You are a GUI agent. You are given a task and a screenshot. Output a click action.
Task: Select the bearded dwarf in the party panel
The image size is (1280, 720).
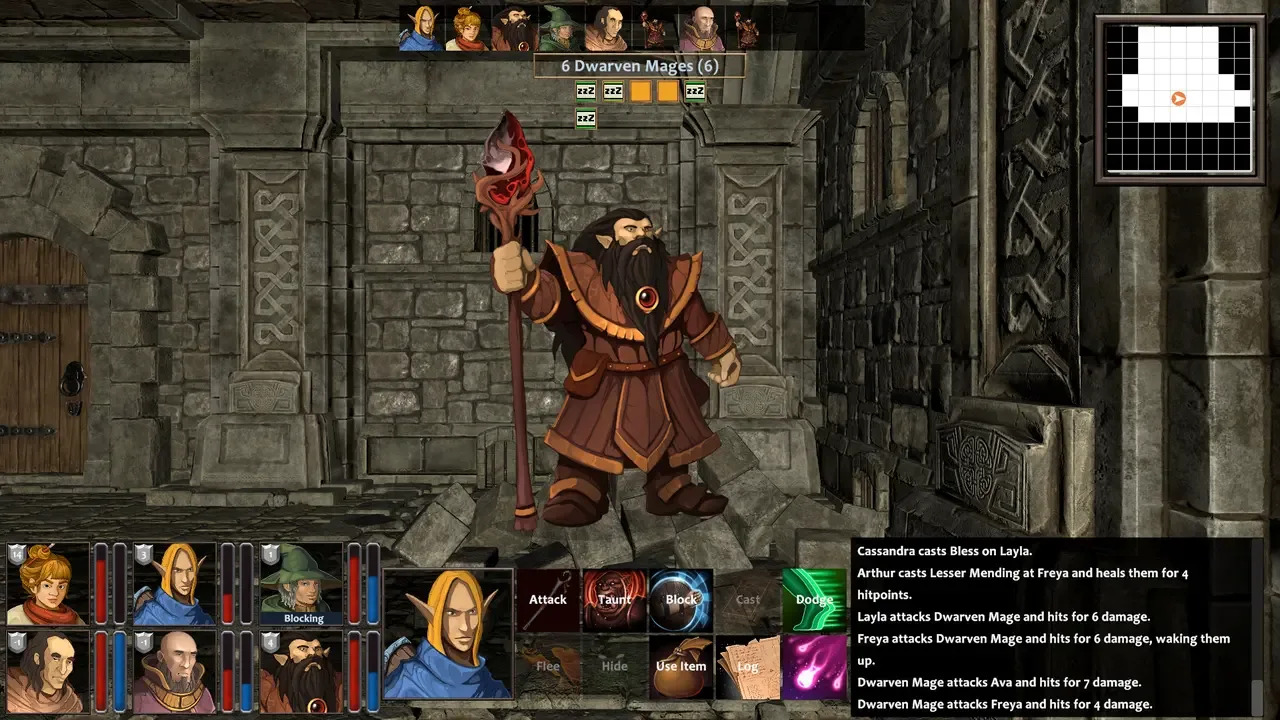click(x=302, y=670)
